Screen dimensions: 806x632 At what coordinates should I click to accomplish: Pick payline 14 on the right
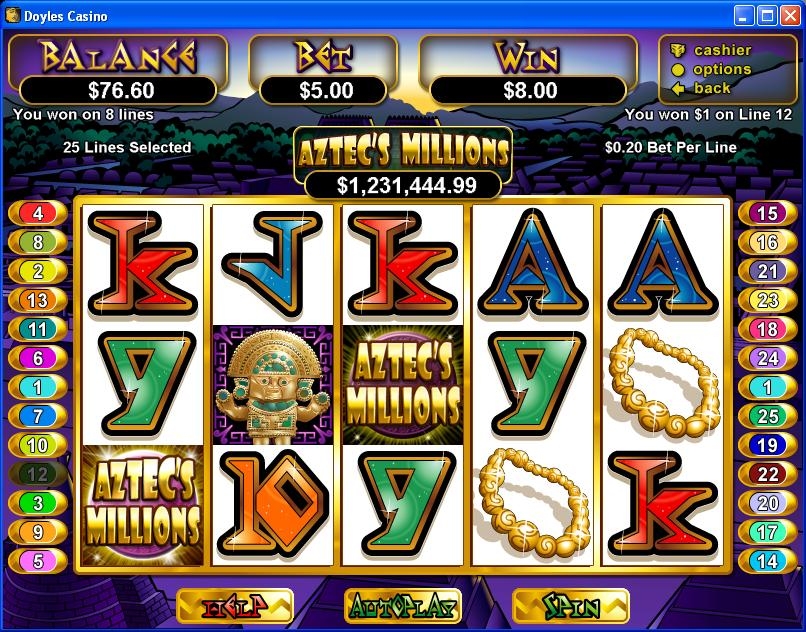click(767, 561)
